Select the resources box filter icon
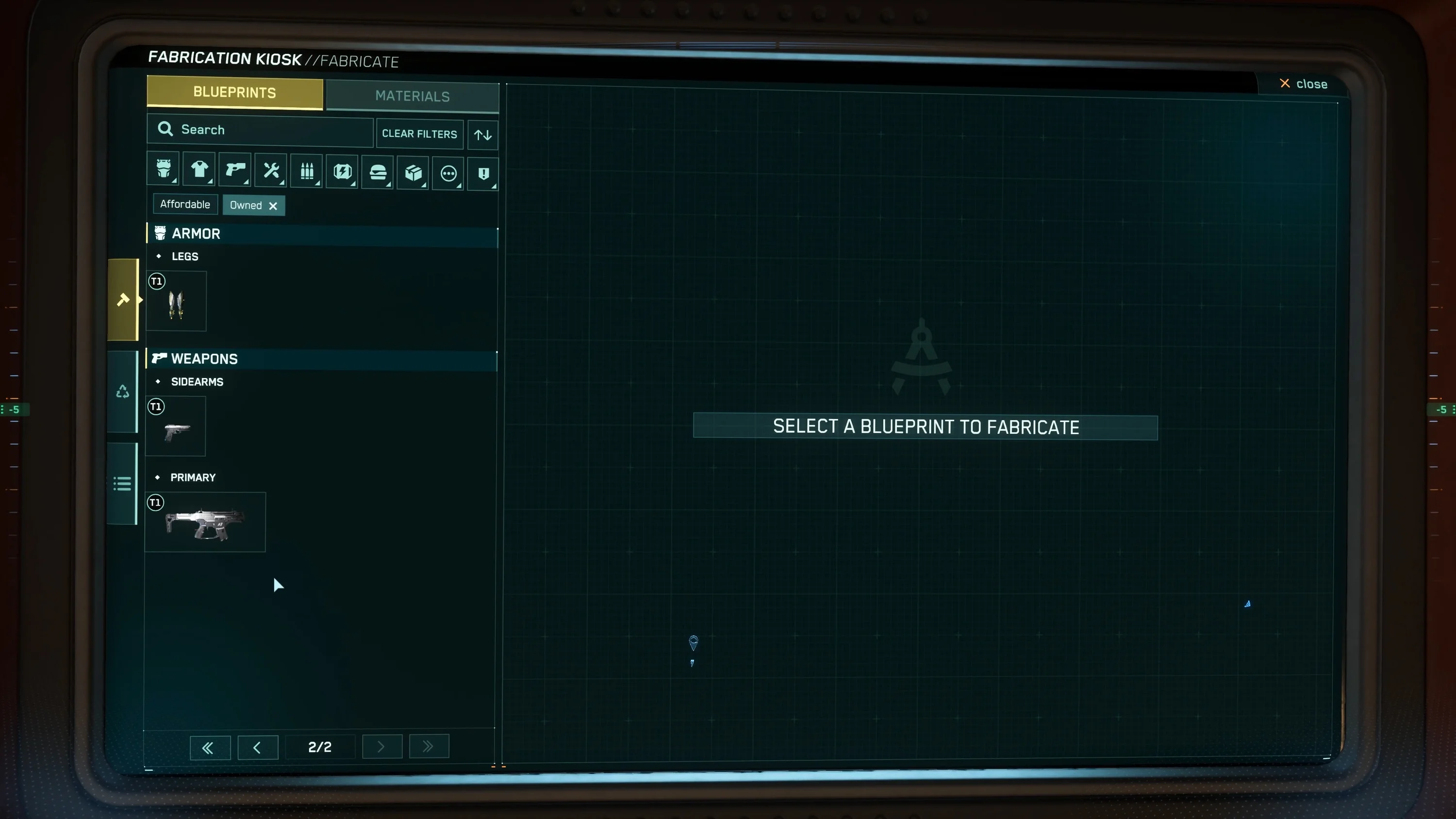 [x=413, y=172]
